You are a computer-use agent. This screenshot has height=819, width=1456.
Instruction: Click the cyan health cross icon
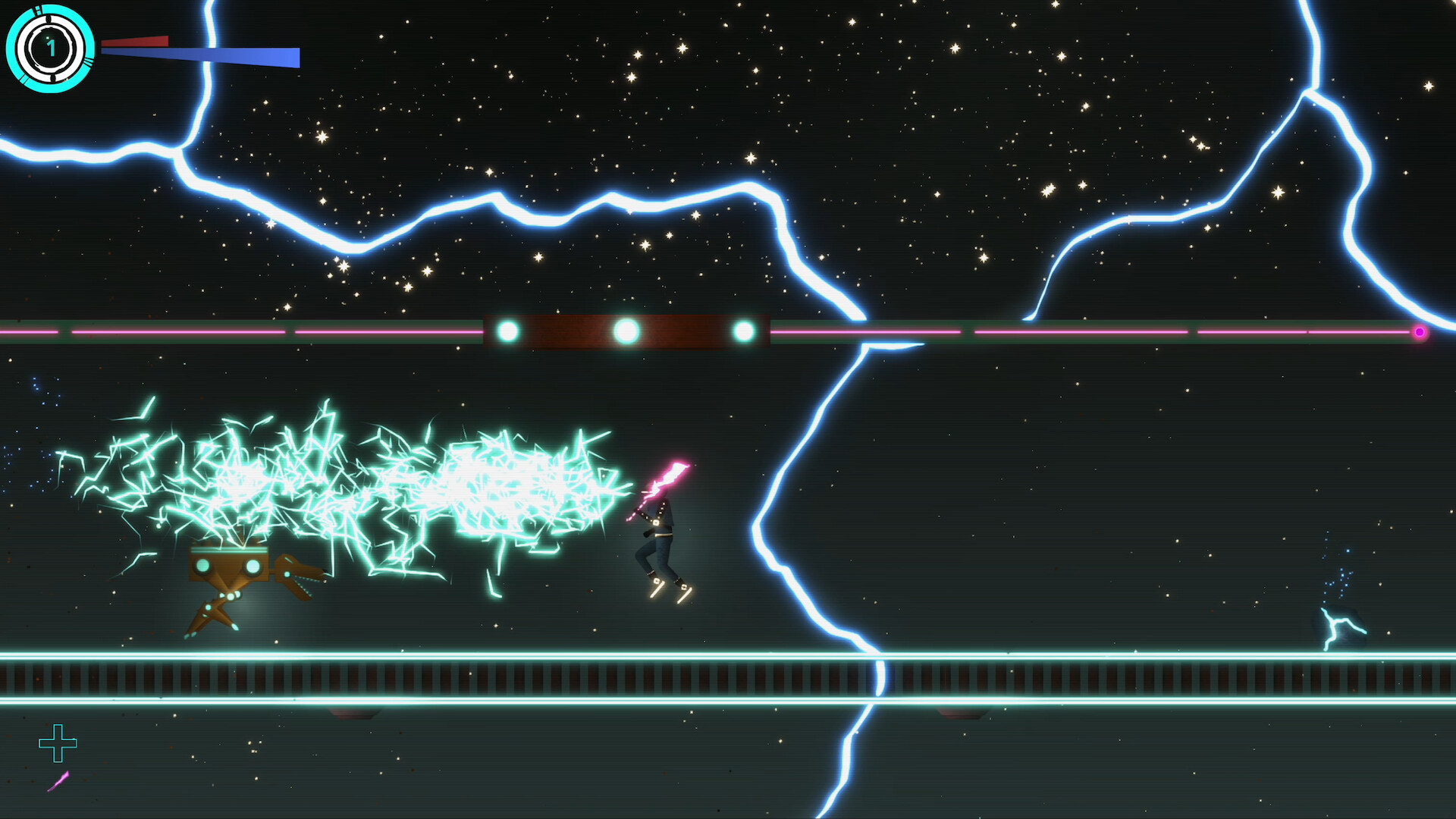click(59, 744)
